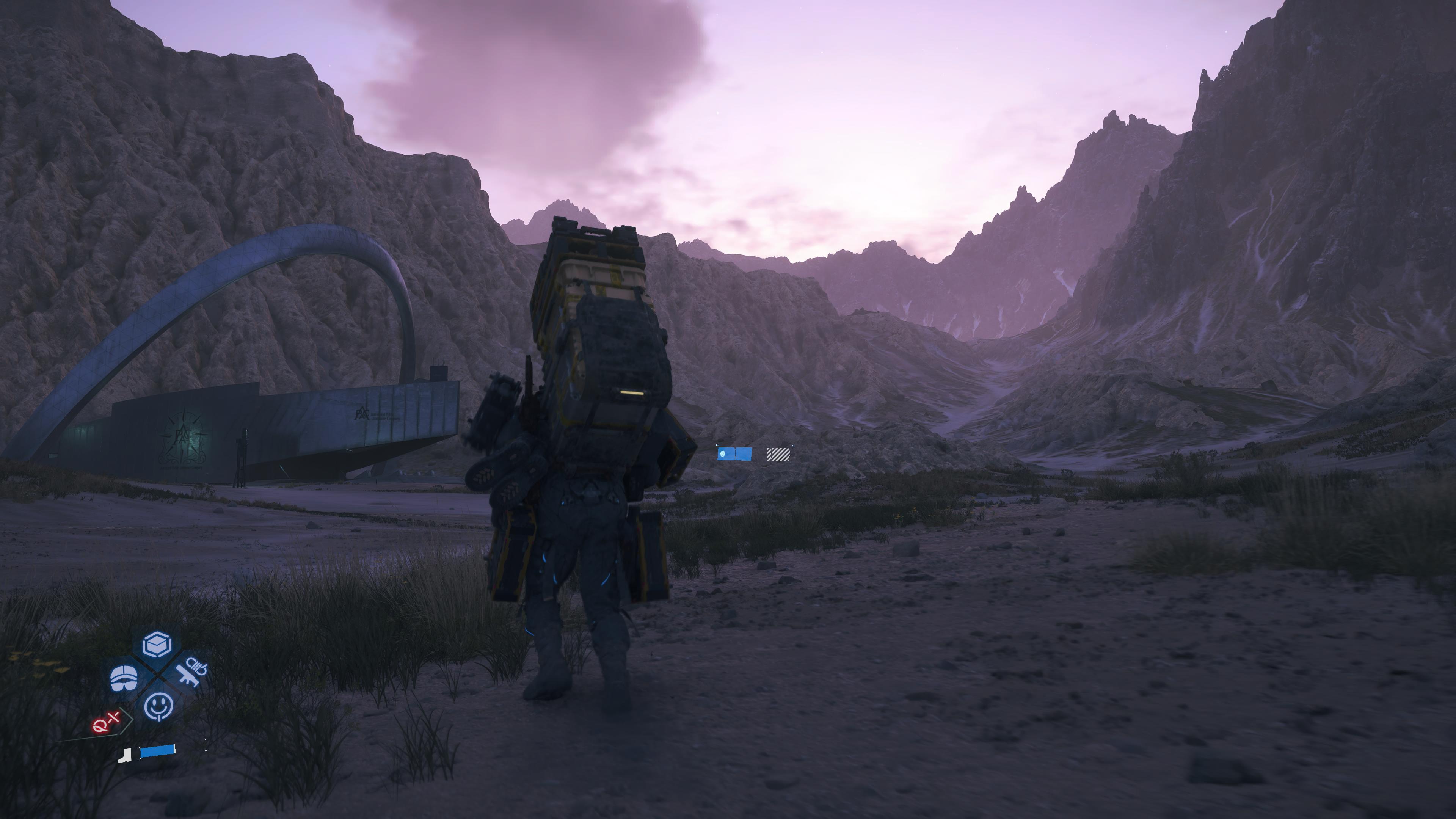Click the wide striped hazard sign
This screenshot has height=819, width=1456.
(782, 455)
